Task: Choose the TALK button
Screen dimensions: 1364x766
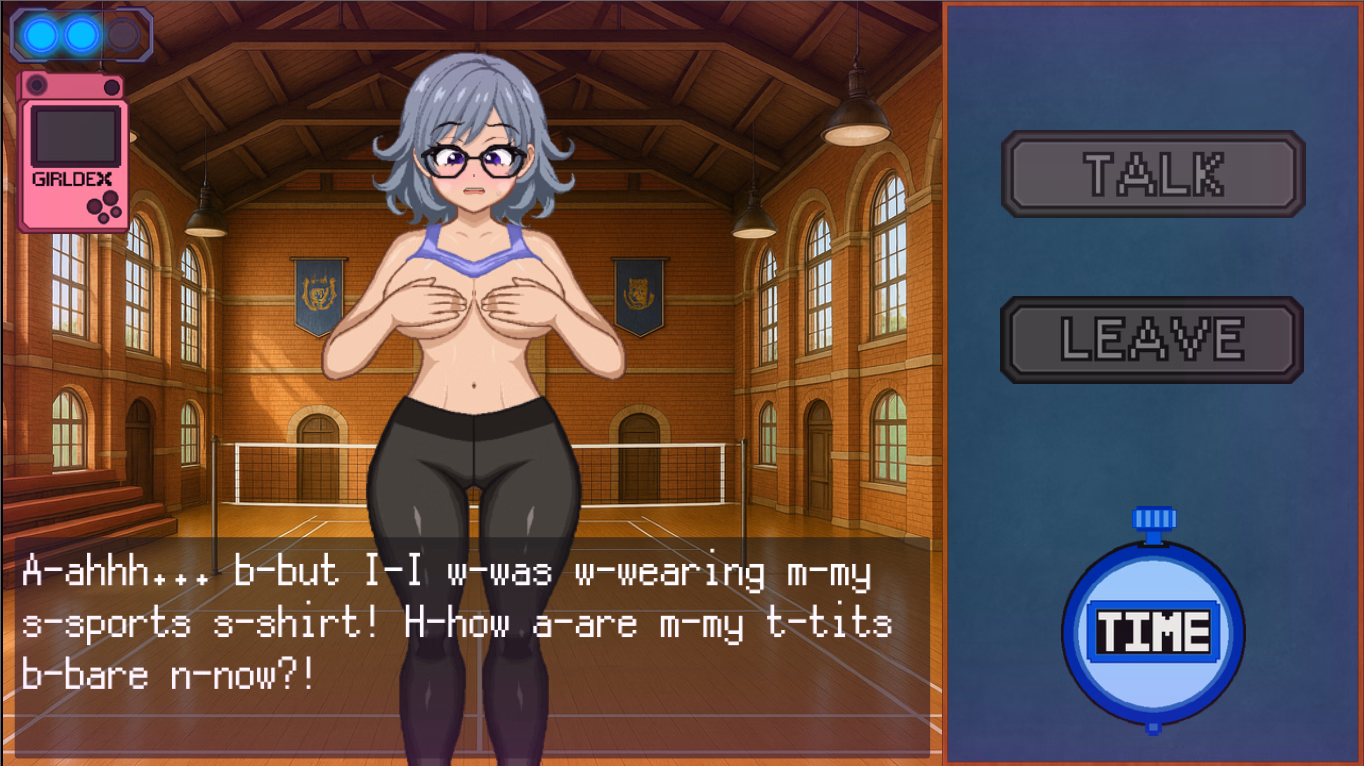Action: pos(1153,174)
